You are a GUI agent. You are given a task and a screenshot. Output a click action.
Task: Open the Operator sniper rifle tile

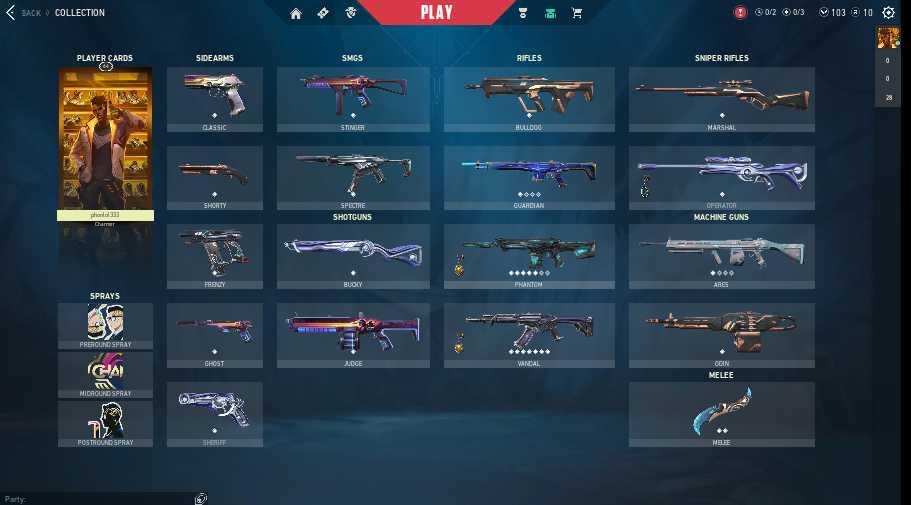(x=721, y=178)
